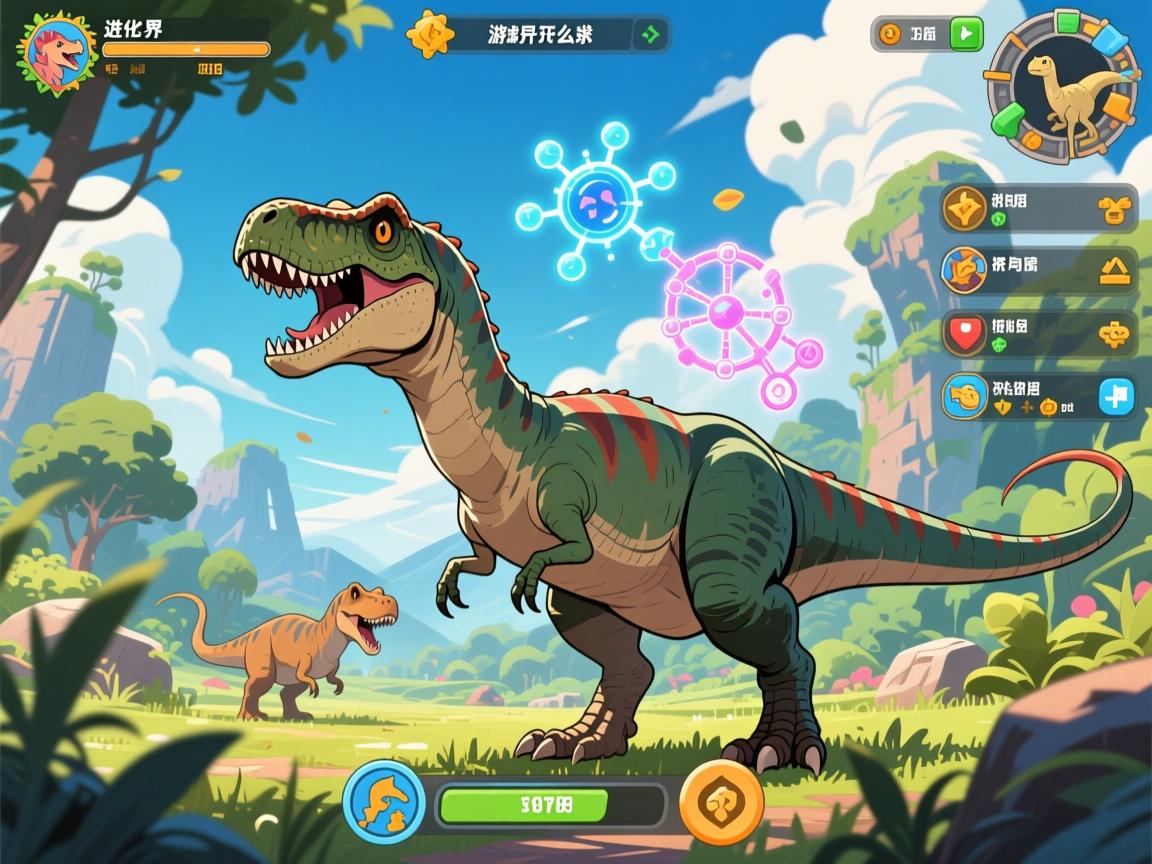Hit the green play button by the coin counter
The image size is (1152, 864).
tap(965, 34)
